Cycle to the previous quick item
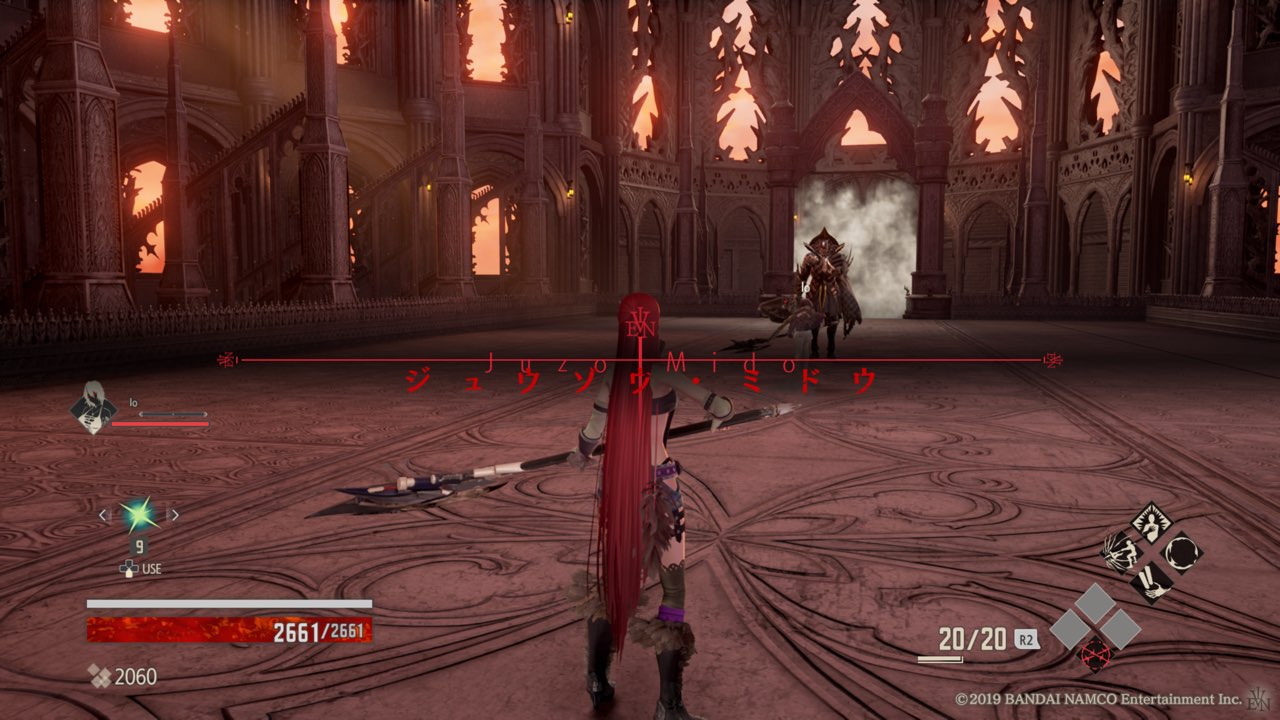 (102, 516)
